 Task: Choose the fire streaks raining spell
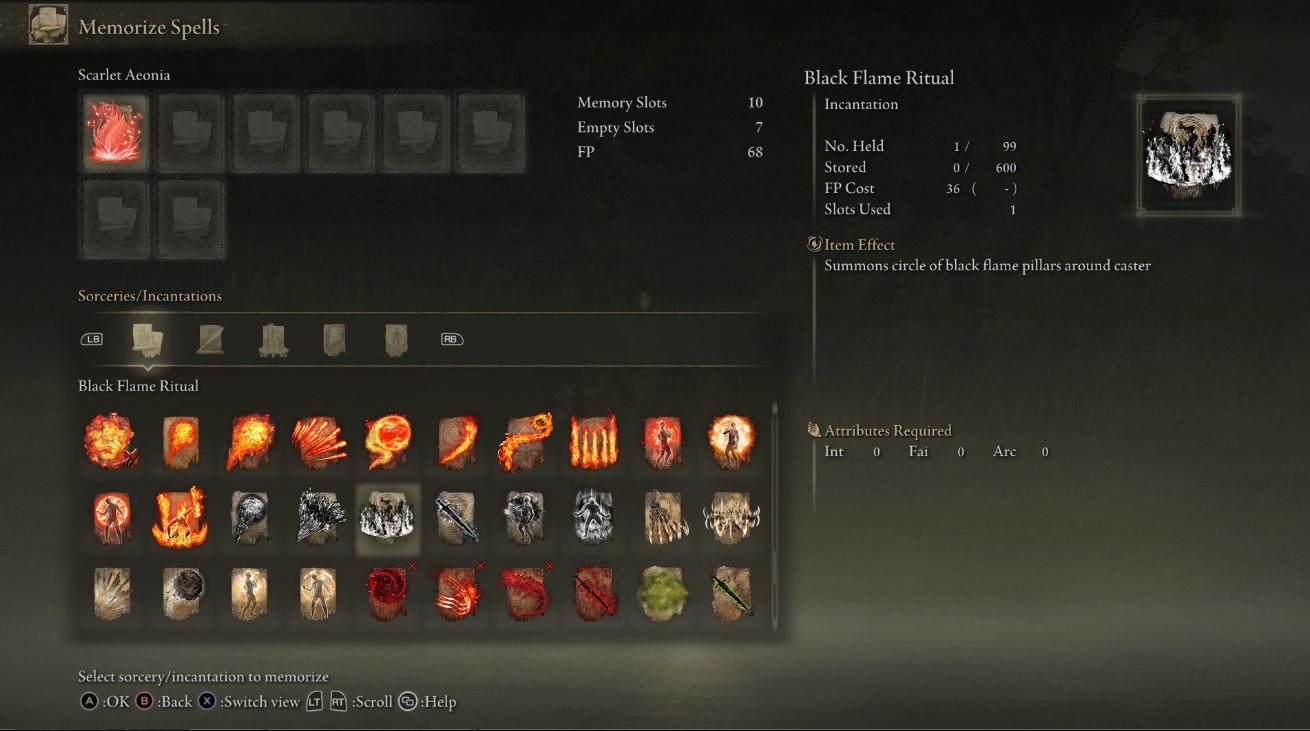319,441
